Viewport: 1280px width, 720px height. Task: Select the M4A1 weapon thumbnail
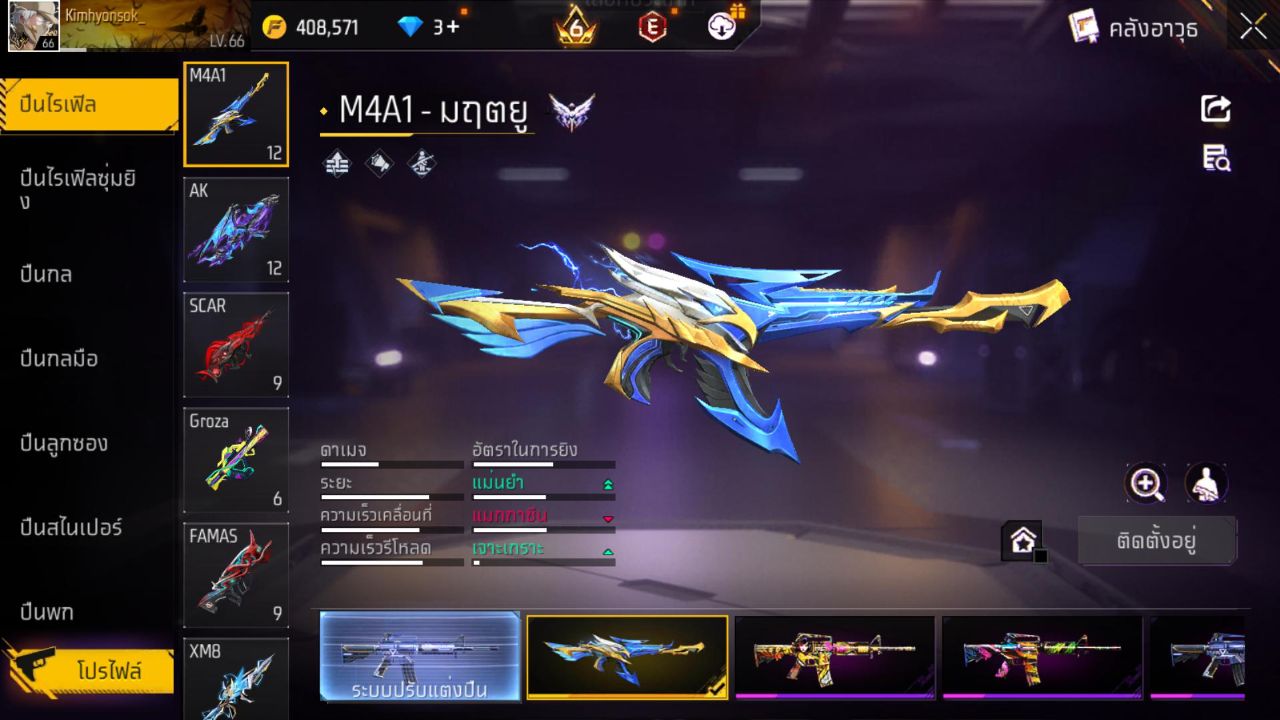236,114
